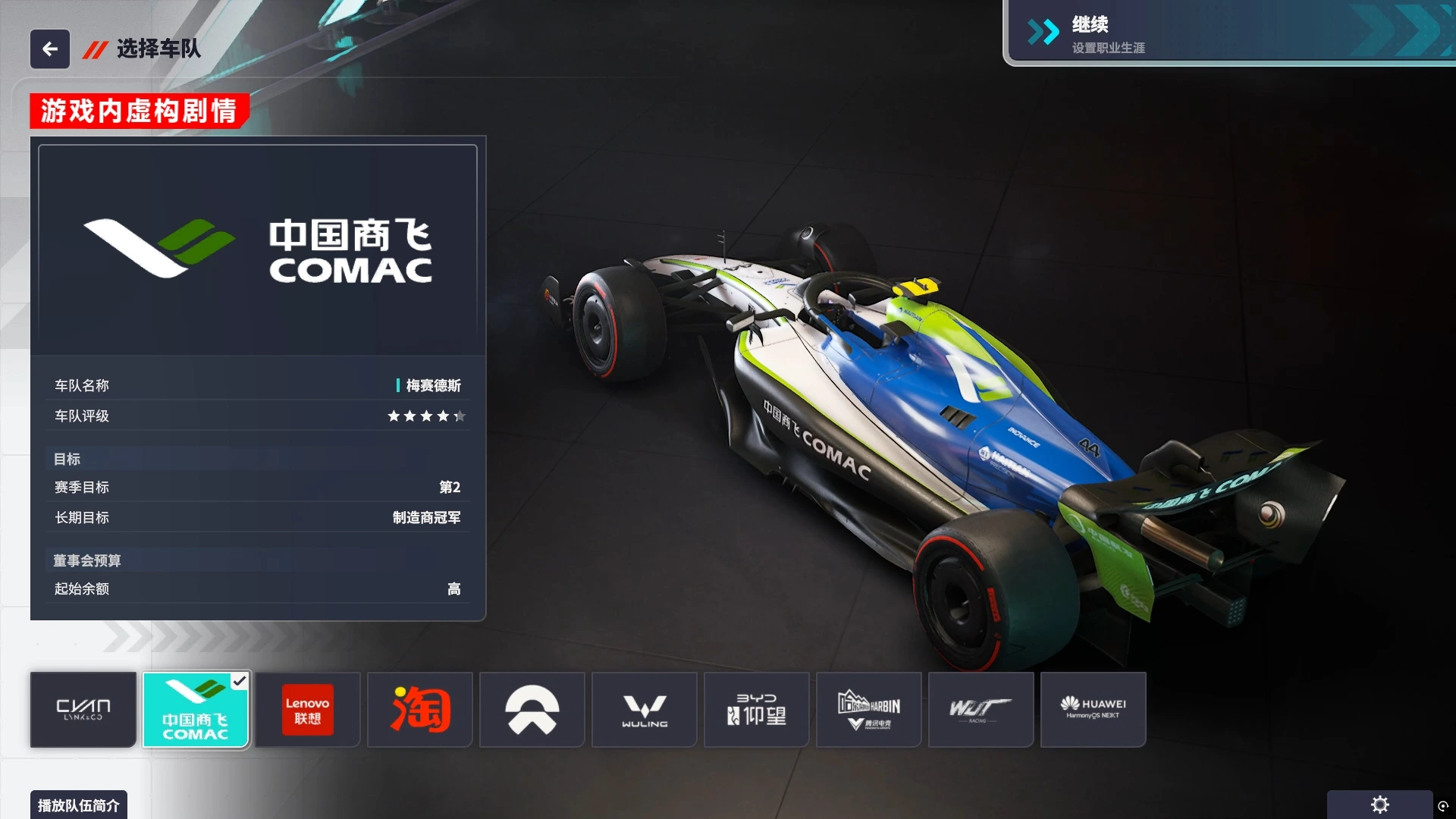The width and height of the screenshot is (1456, 819).
Task: Continue to career setup
Action: [1228, 33]
